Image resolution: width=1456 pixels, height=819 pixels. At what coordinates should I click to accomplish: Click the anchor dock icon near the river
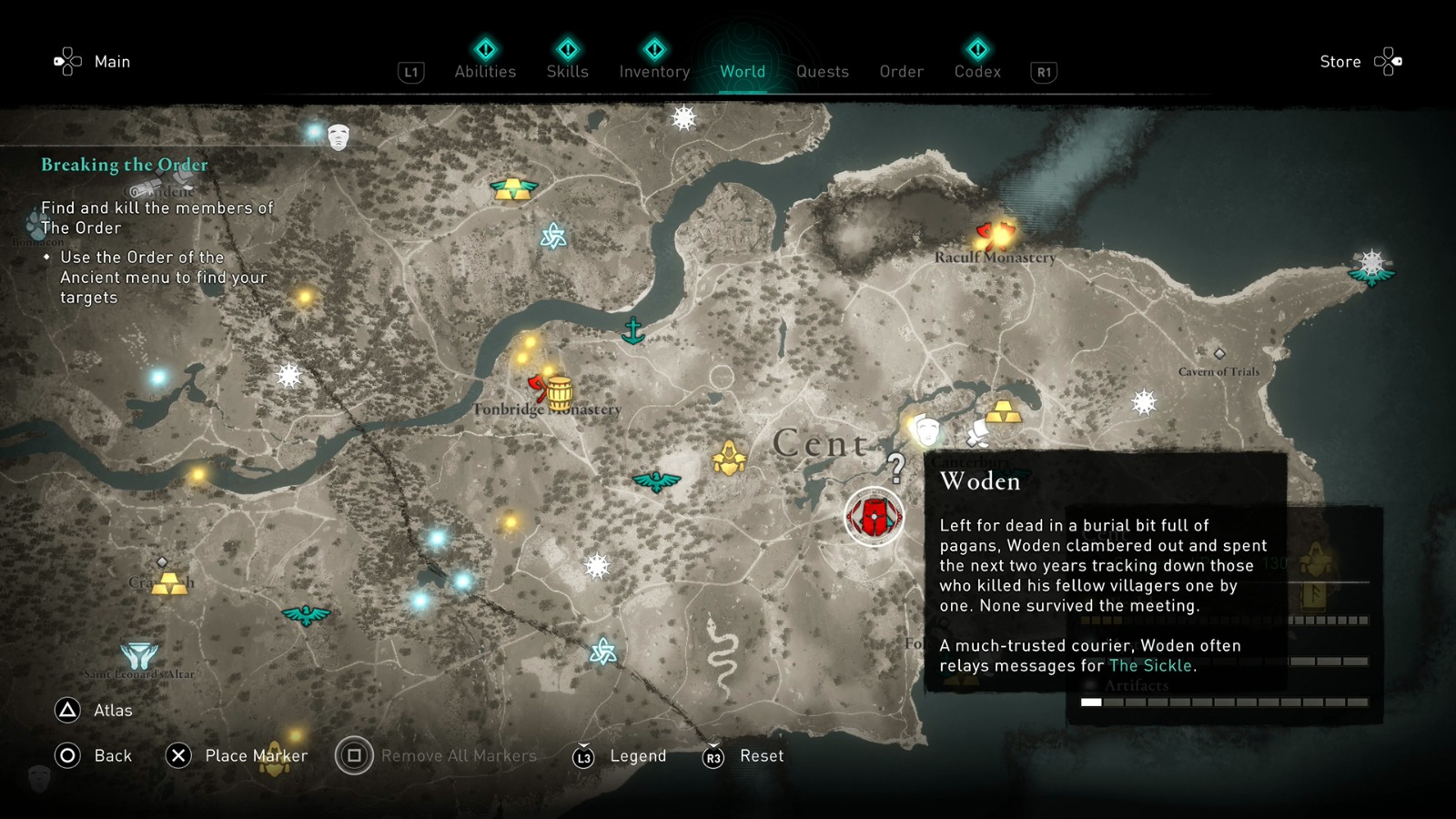tap(634, 332)
